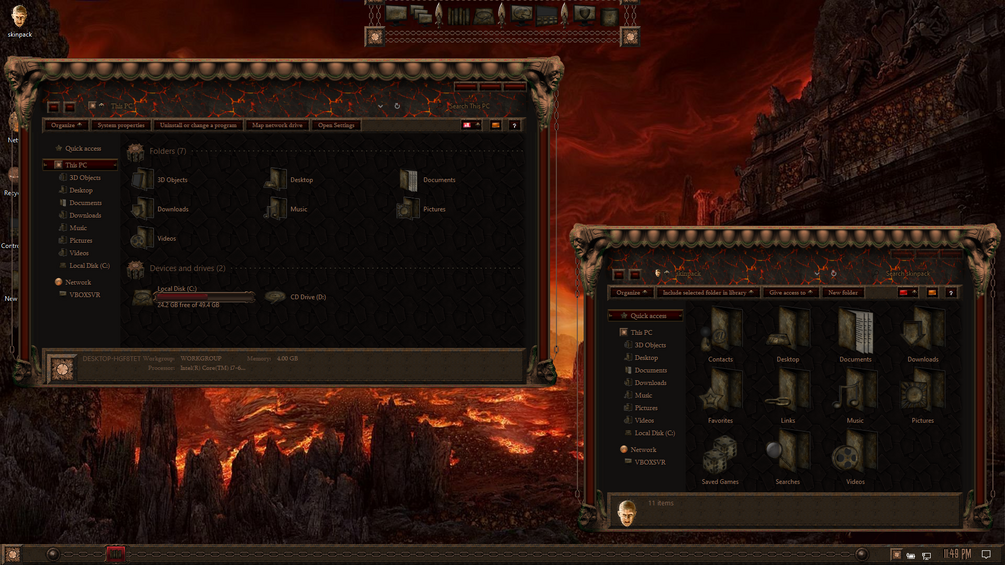1005x565 pixels.
Task: Open the Contacts folder
Action: [x=720, y=333]
